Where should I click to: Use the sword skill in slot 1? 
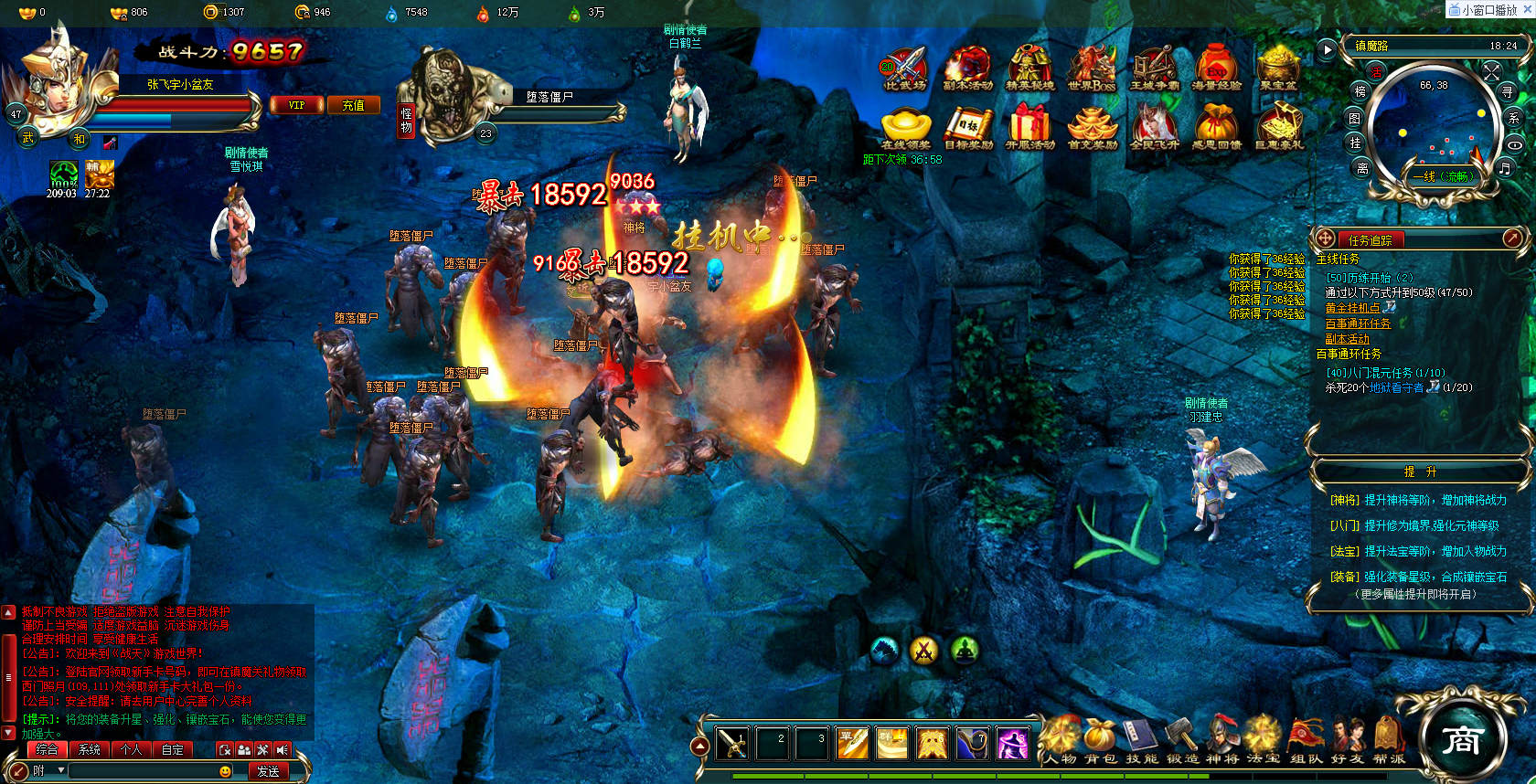coord(732,744)
